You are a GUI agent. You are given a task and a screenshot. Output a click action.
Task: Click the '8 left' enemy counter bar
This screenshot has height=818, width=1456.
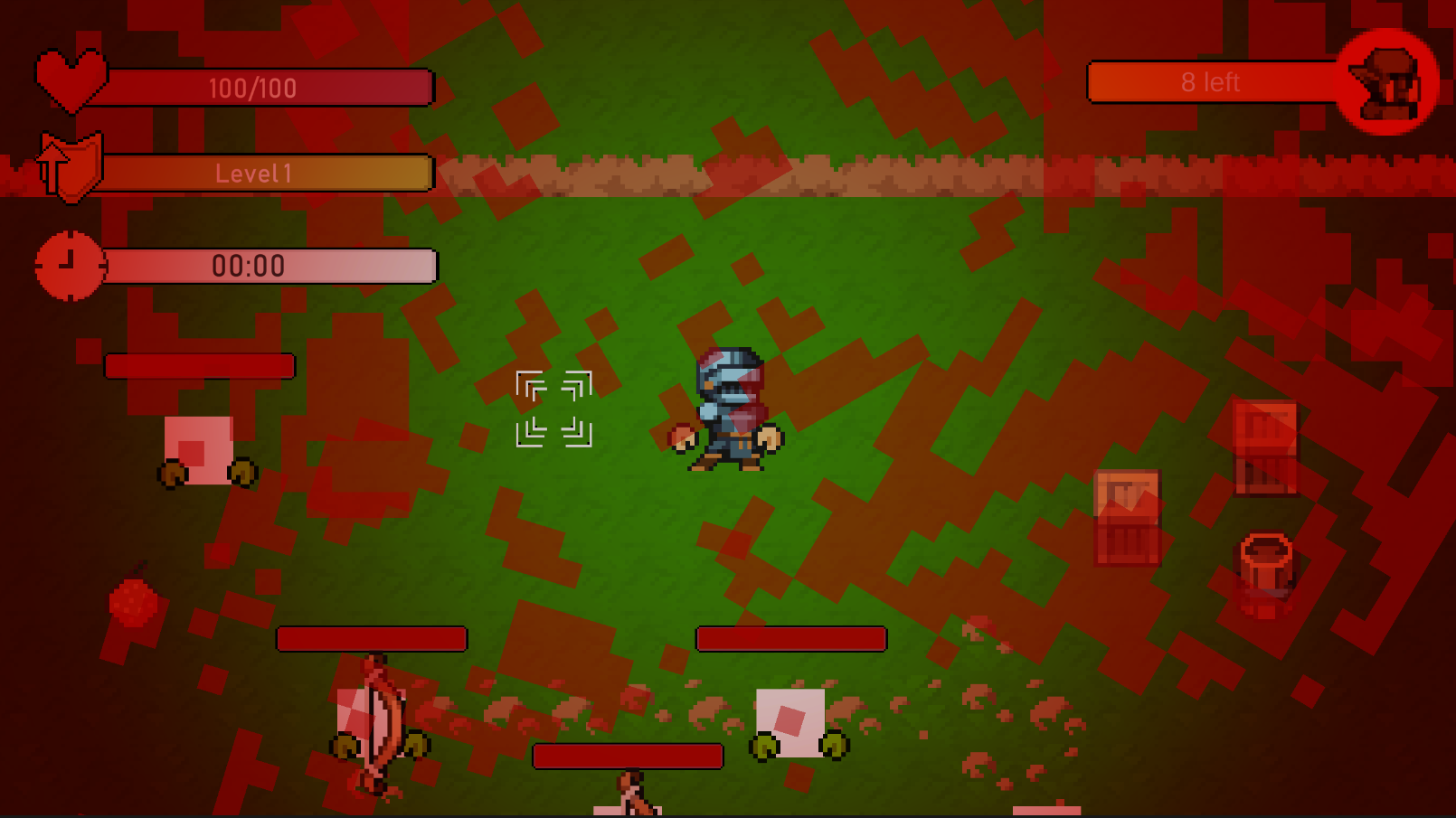1212,82
